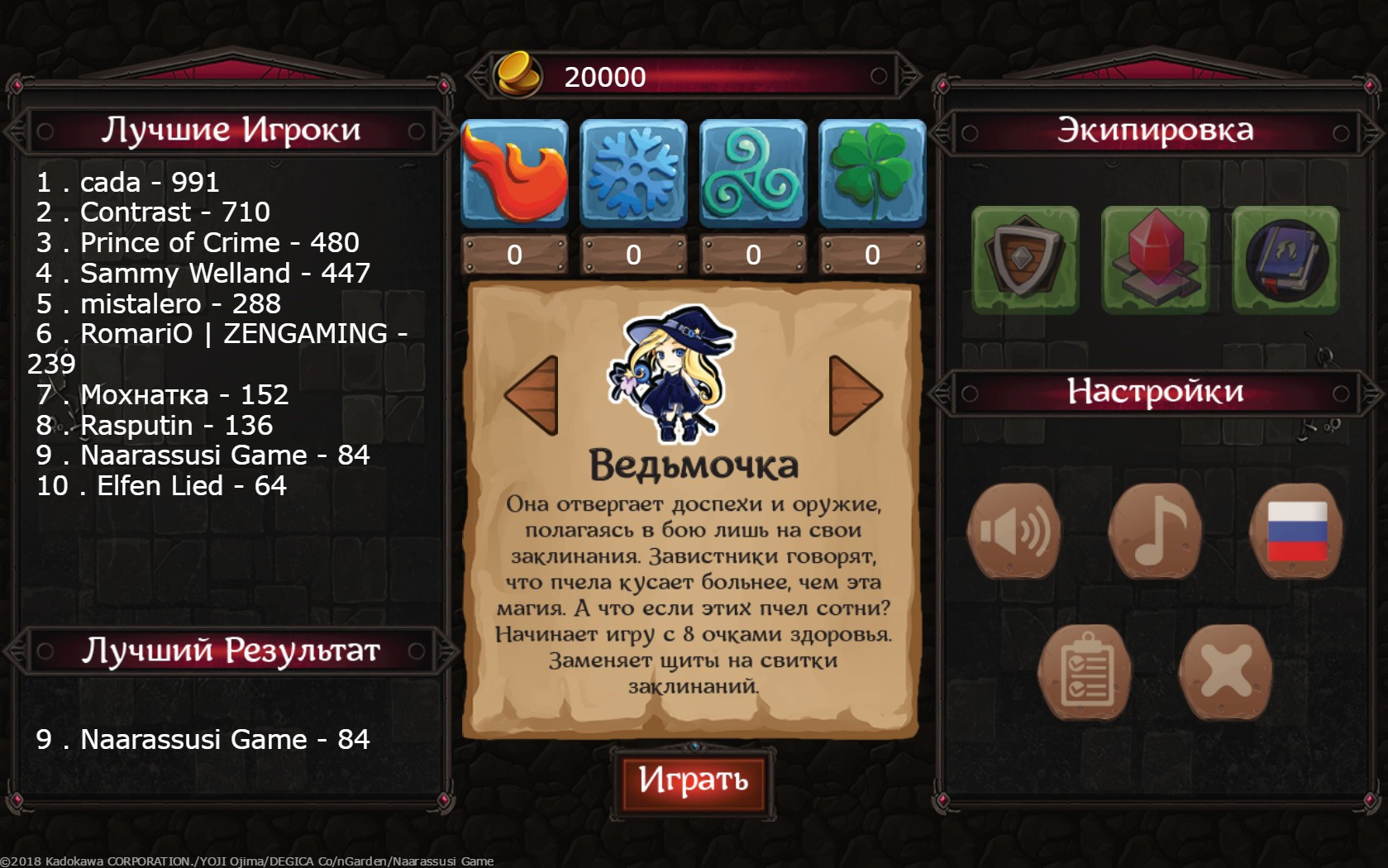1388x868 pixels.
Task: Open the Экипировка equipment panel
Action: coord(1156,130)
